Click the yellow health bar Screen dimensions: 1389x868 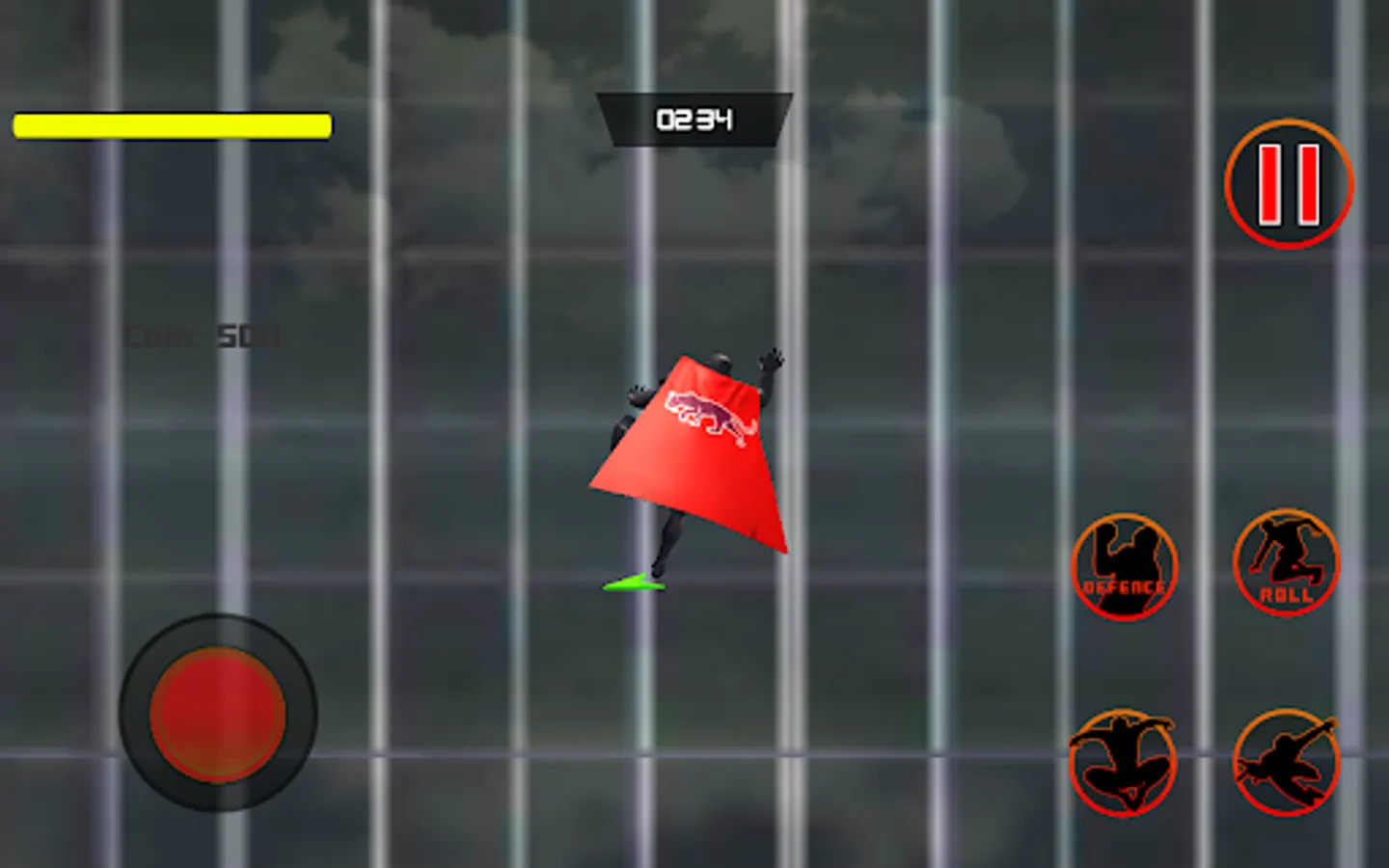(x=170, y=125)
